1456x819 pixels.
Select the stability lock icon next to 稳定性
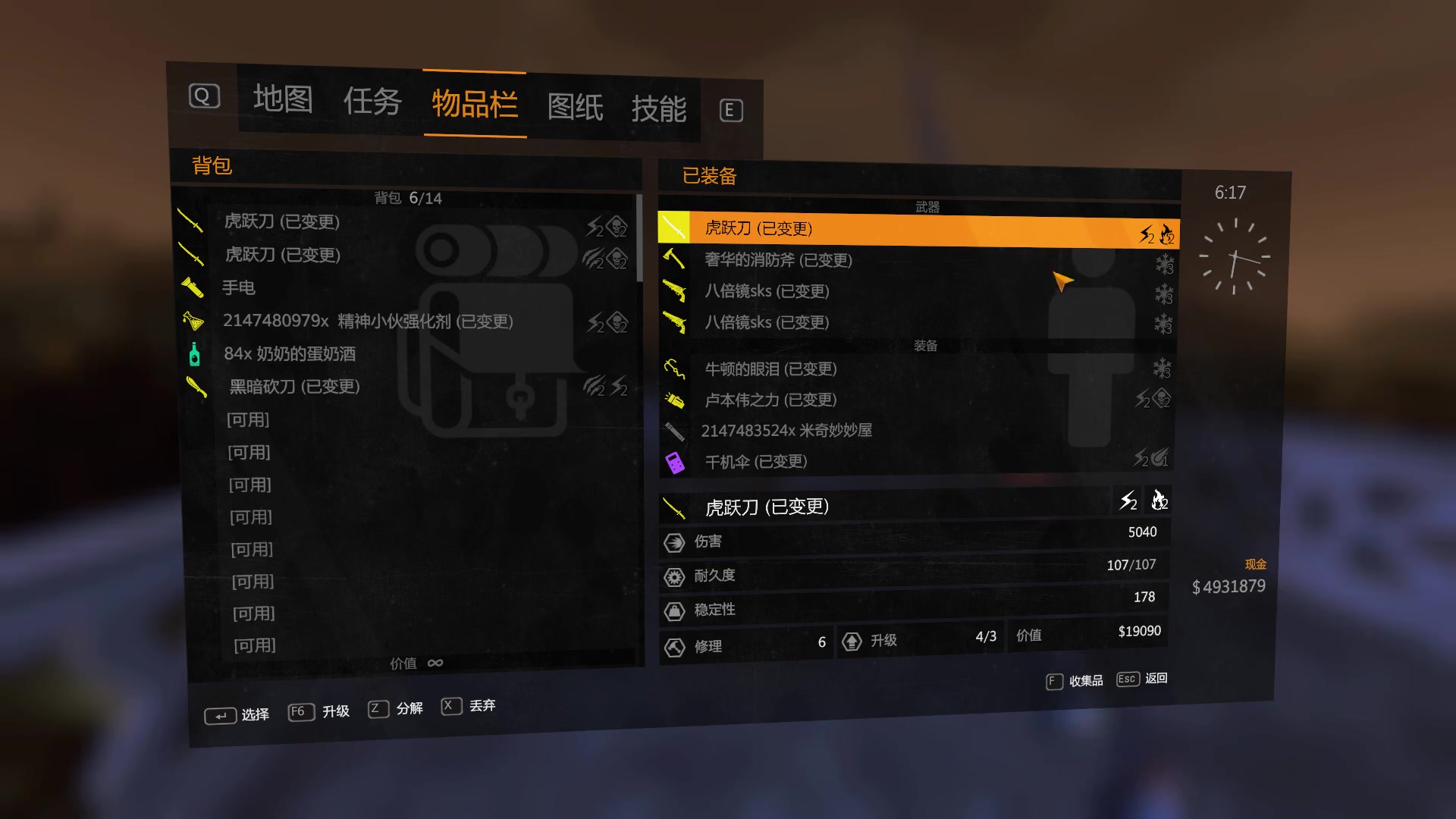click(x=673, y=610)
